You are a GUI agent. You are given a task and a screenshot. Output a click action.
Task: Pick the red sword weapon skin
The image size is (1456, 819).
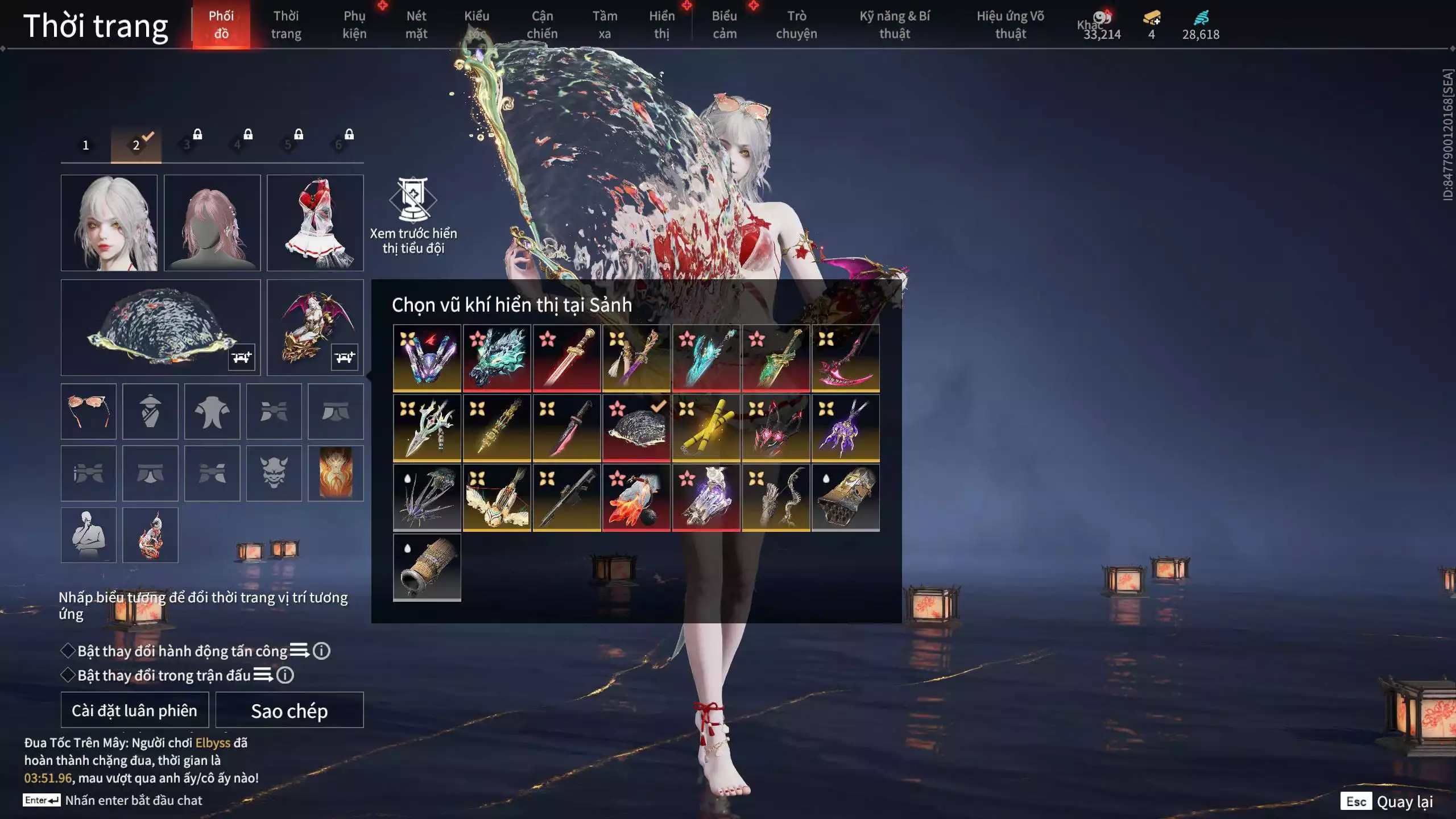(x=566, y=358)
